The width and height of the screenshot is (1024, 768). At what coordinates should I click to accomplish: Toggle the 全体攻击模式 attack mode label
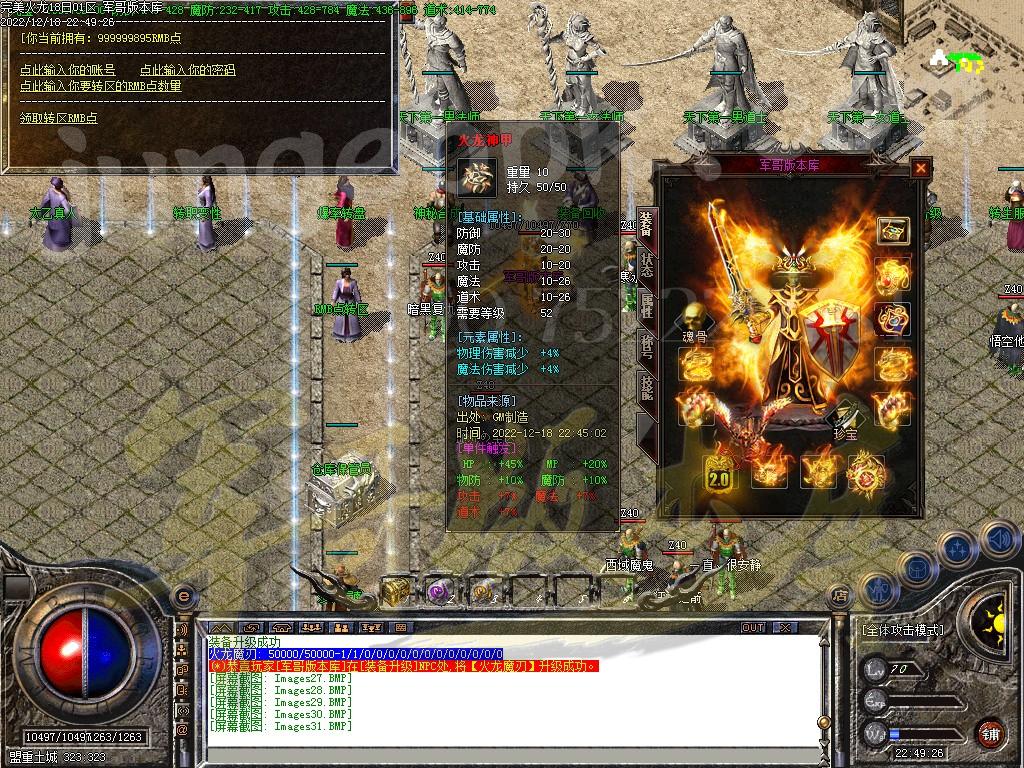pos(902,631)
